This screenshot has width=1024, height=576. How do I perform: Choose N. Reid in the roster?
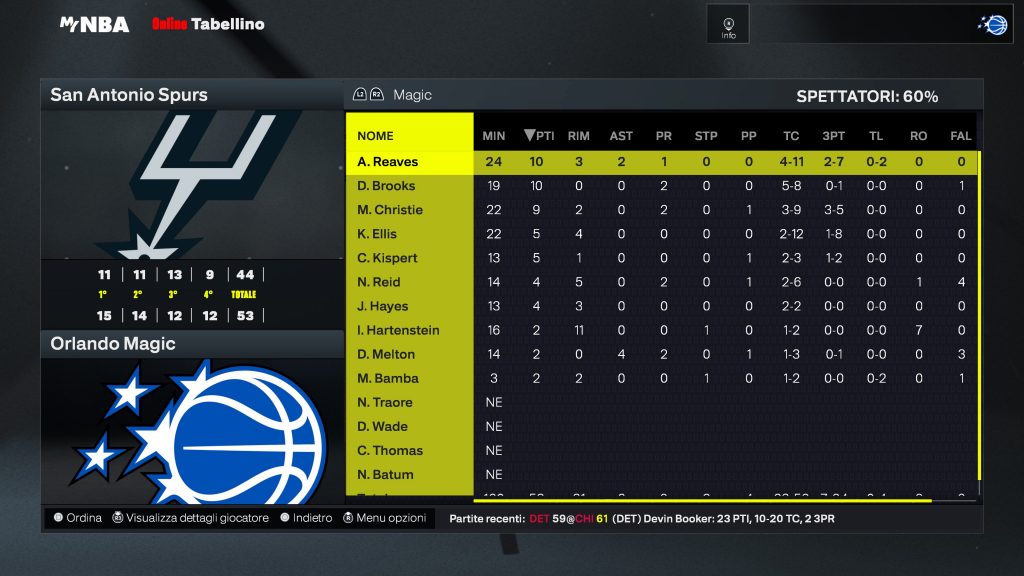pyautogui.click(x=379, y=282)
